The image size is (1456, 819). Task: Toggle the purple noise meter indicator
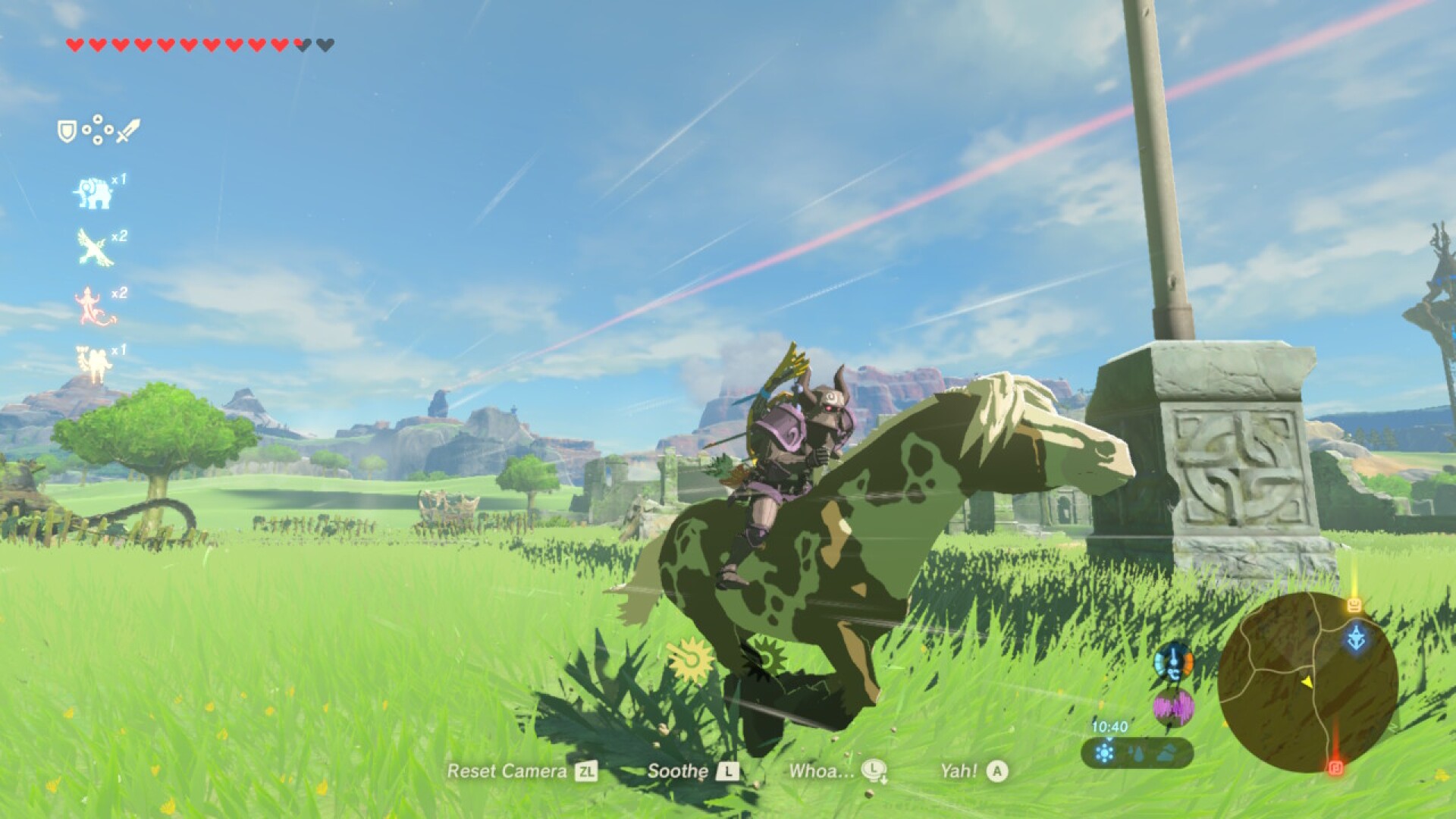(x=1174, y=708)
